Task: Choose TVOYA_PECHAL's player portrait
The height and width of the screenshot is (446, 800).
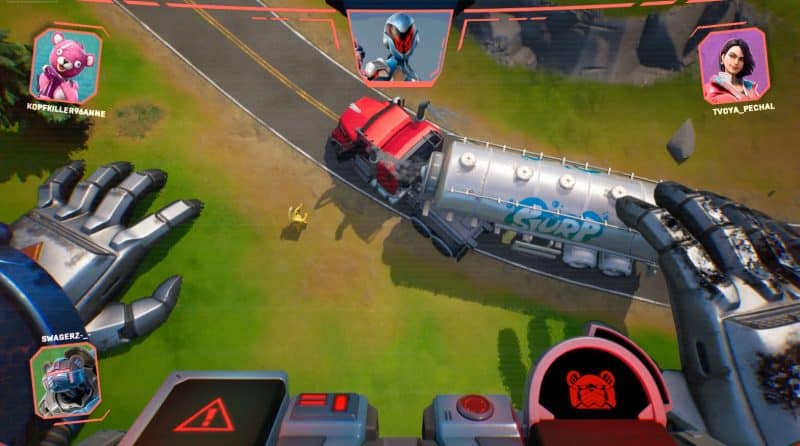Action: point(733,66)
